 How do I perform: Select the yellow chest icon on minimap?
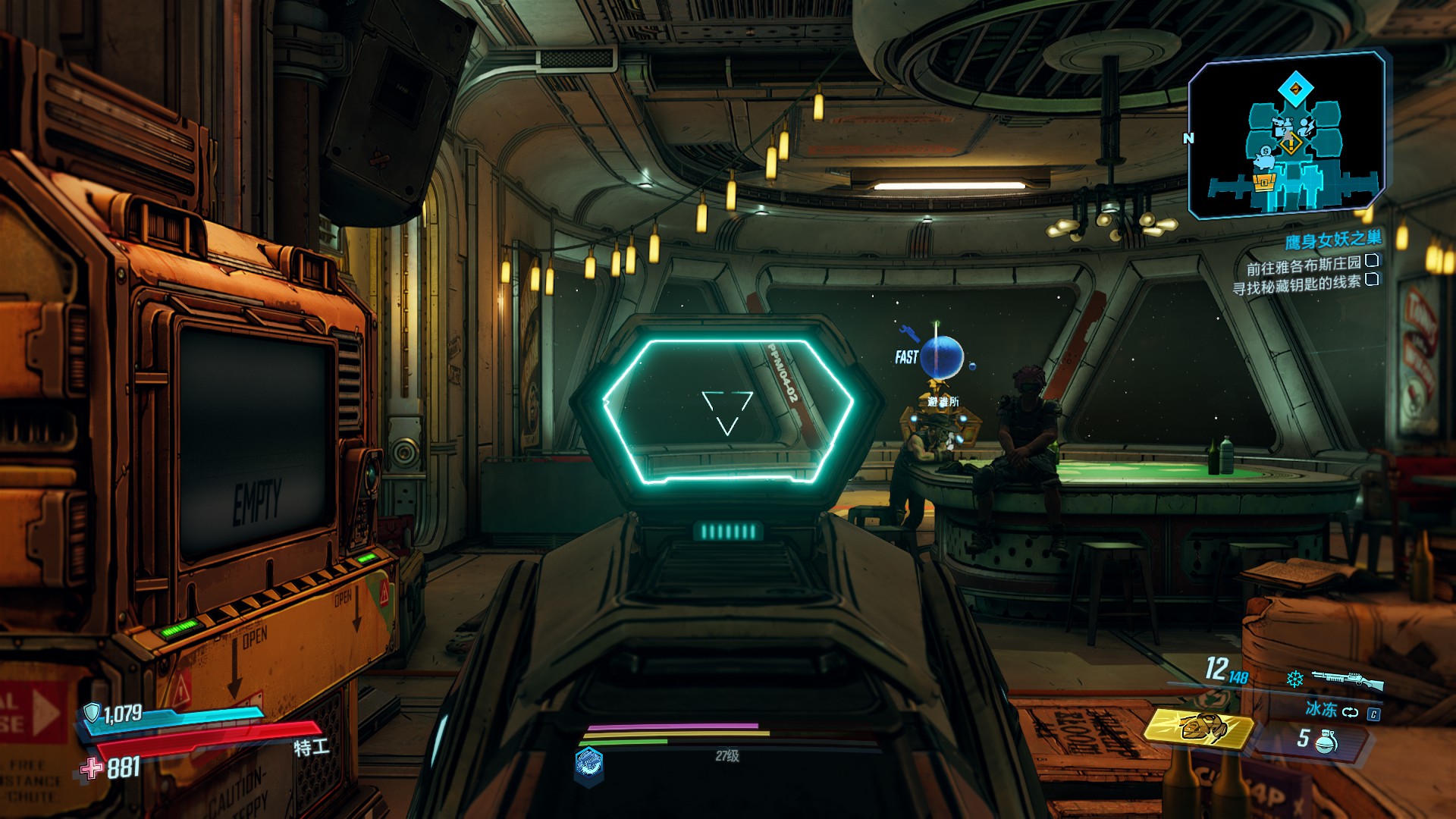click(1264, 182)
